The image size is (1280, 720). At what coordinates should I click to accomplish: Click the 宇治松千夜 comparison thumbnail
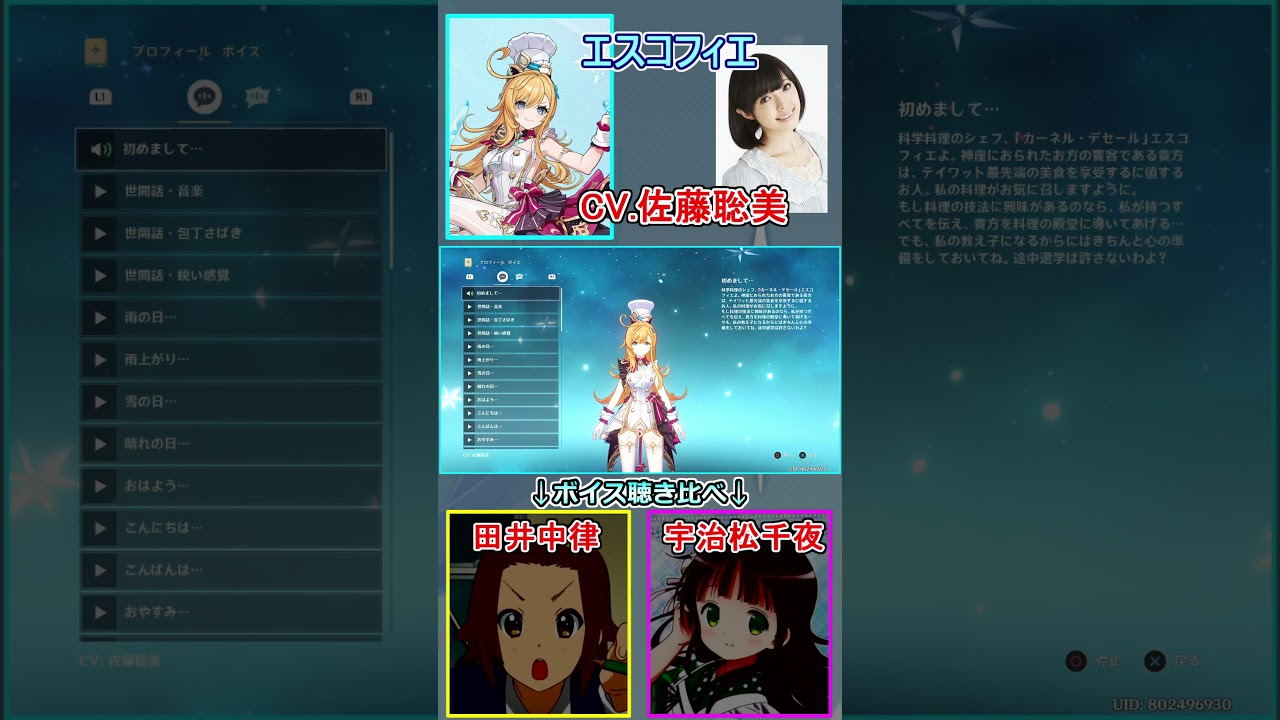[x=739, y=614]
